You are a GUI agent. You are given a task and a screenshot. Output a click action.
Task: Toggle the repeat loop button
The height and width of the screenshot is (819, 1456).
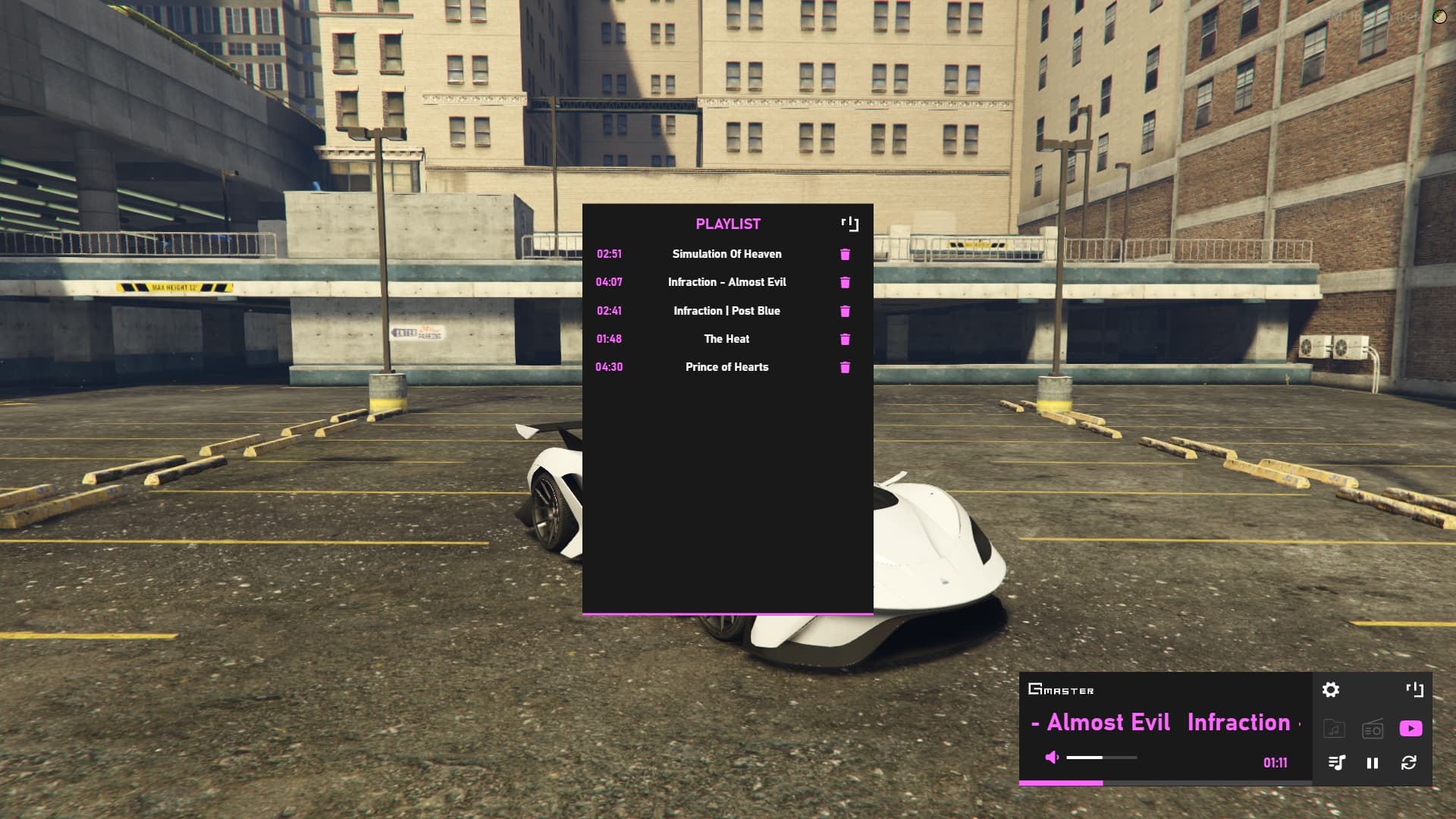pyautogui.click(x=1409, y=763)
